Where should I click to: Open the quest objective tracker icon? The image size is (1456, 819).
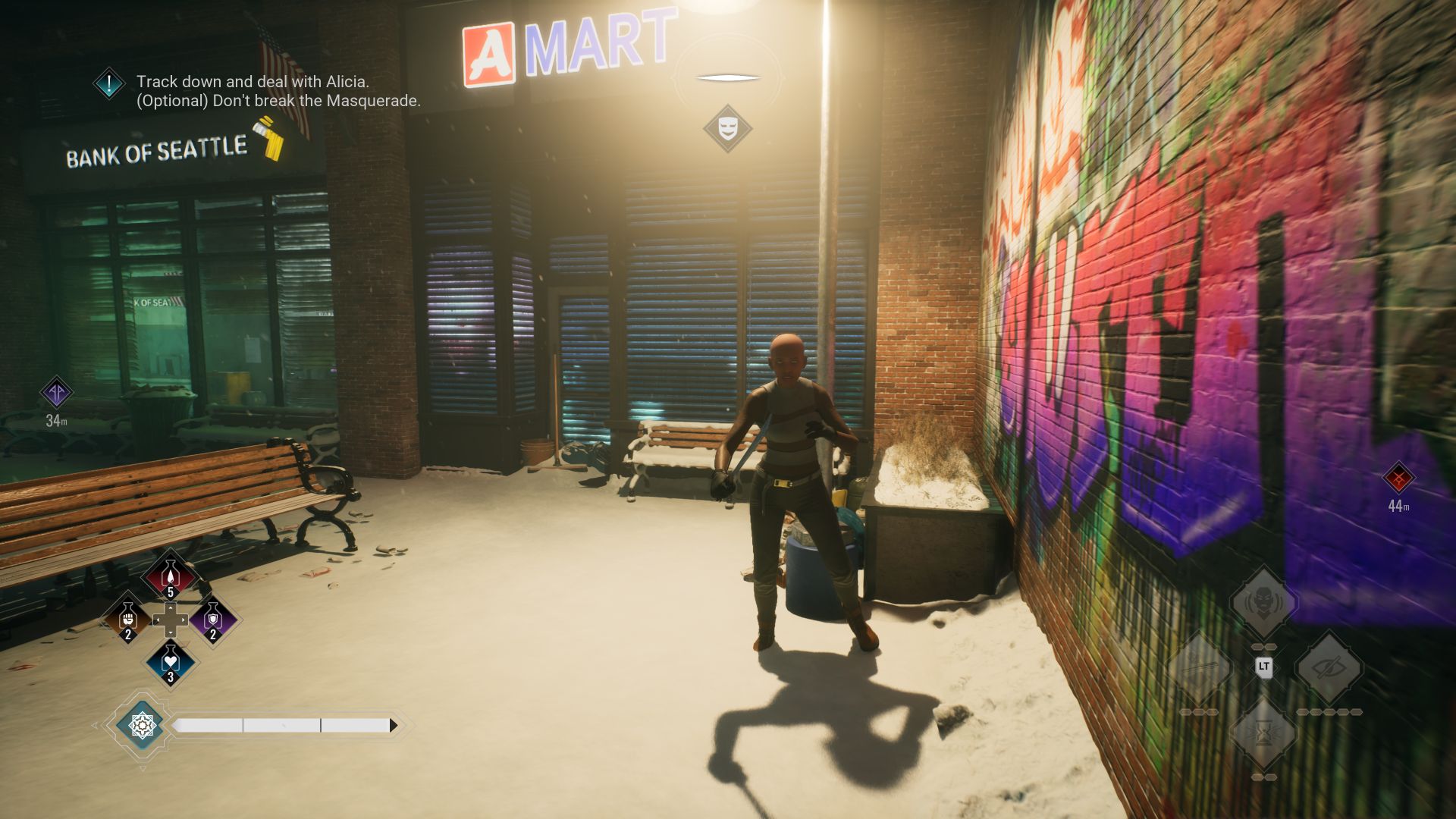click(x=109, y=83)
